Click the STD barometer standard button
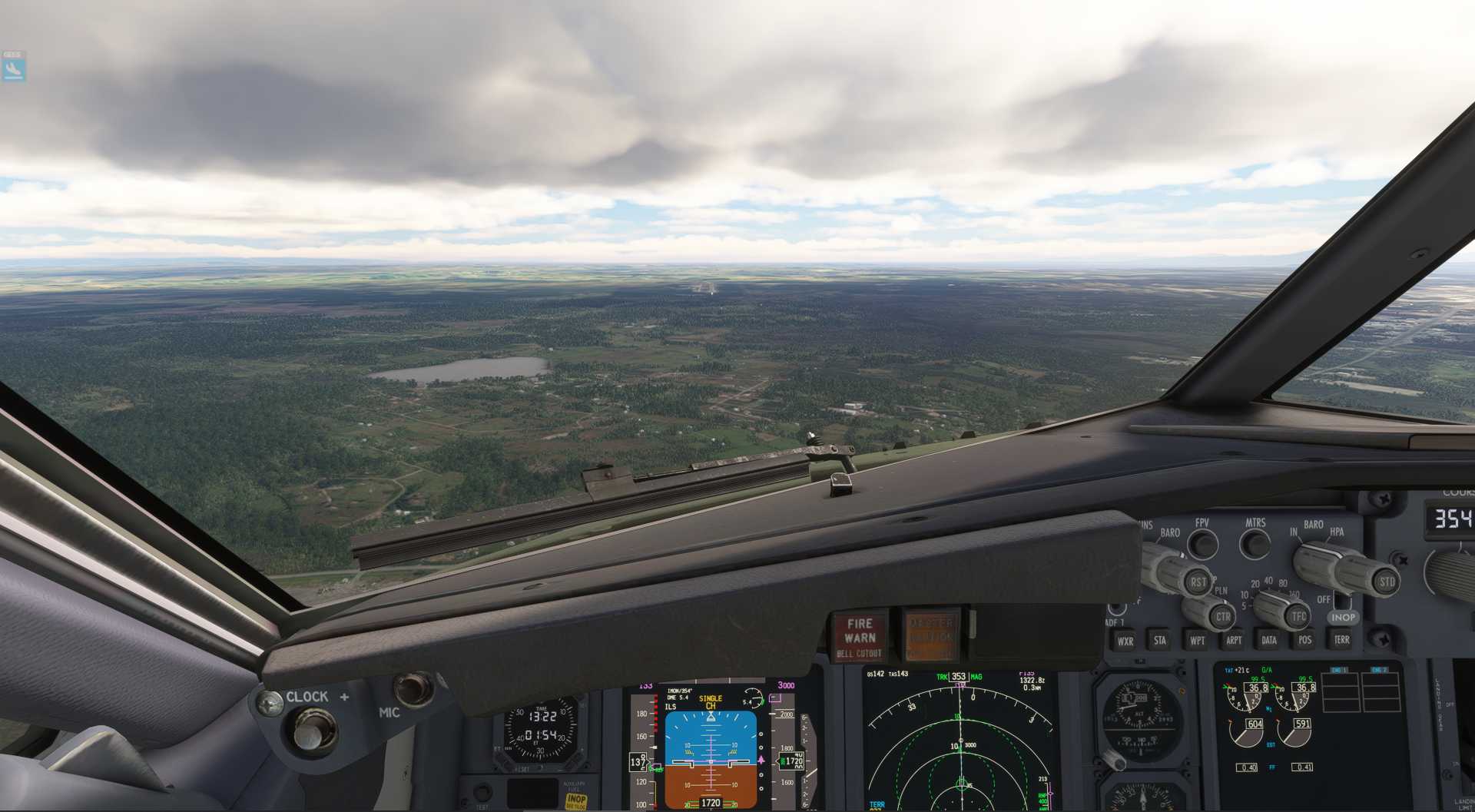 point(1387,582)
